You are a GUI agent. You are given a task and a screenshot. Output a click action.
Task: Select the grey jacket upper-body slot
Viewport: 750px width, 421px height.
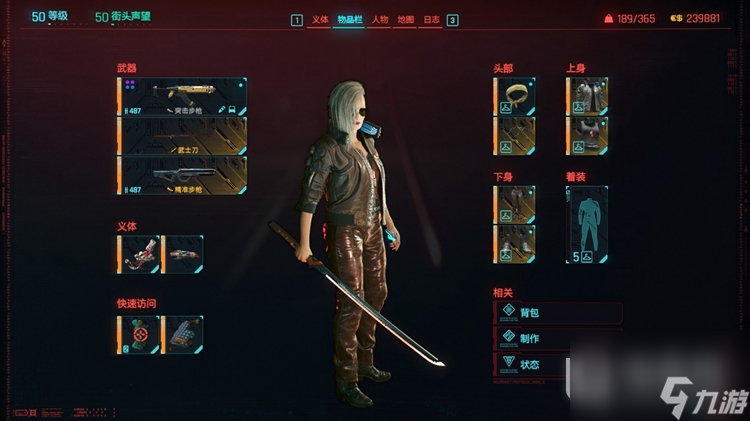[x=587, y=97]
